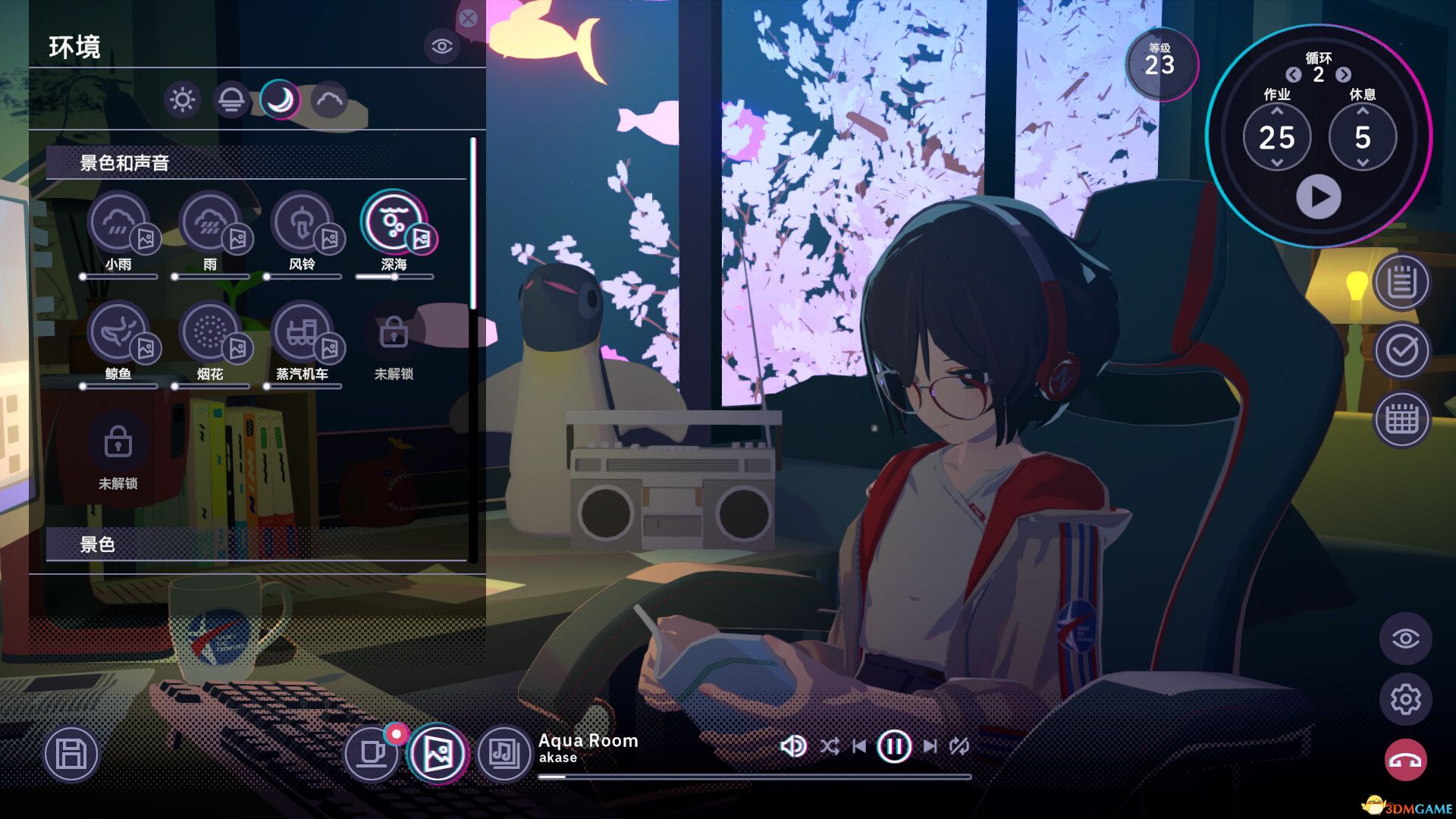Click the save icon at bottom left
Screen dimensions: 1456x819
(71, 752)
